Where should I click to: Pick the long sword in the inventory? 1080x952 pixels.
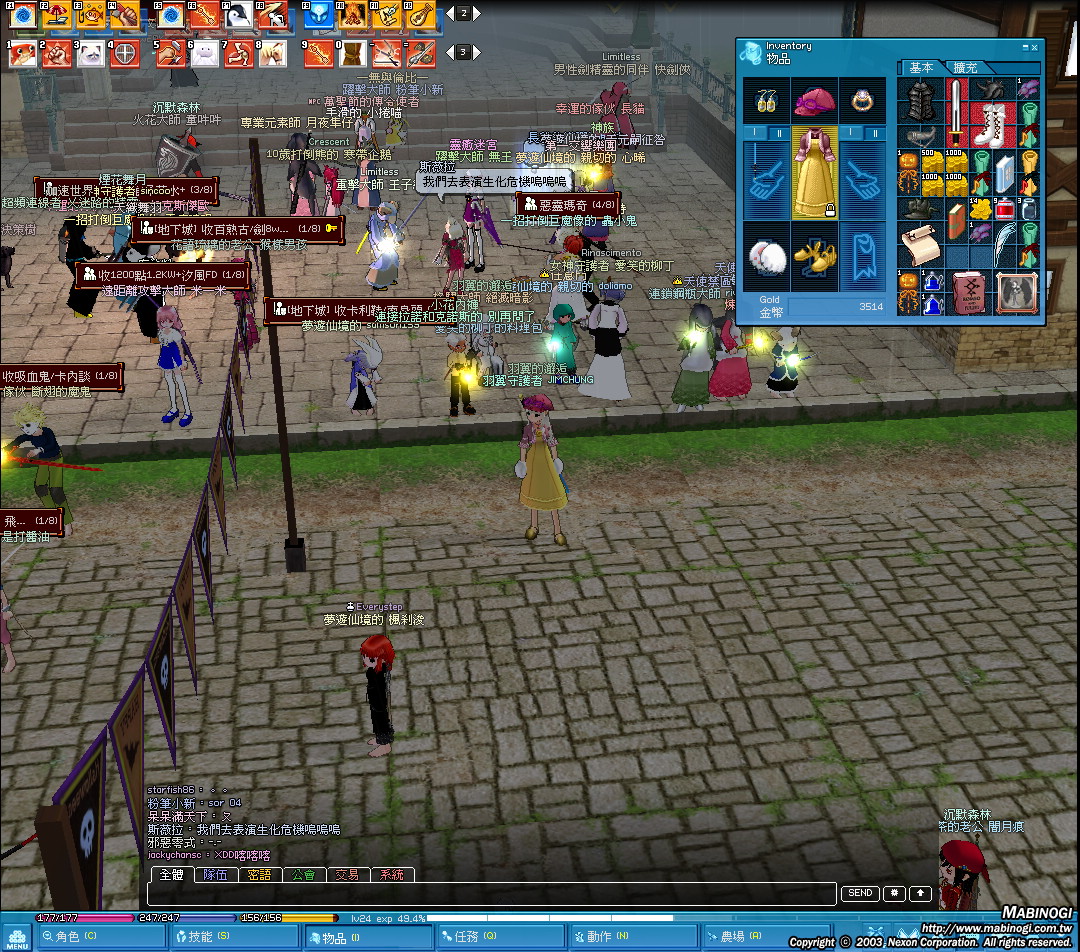pos(958,111)
